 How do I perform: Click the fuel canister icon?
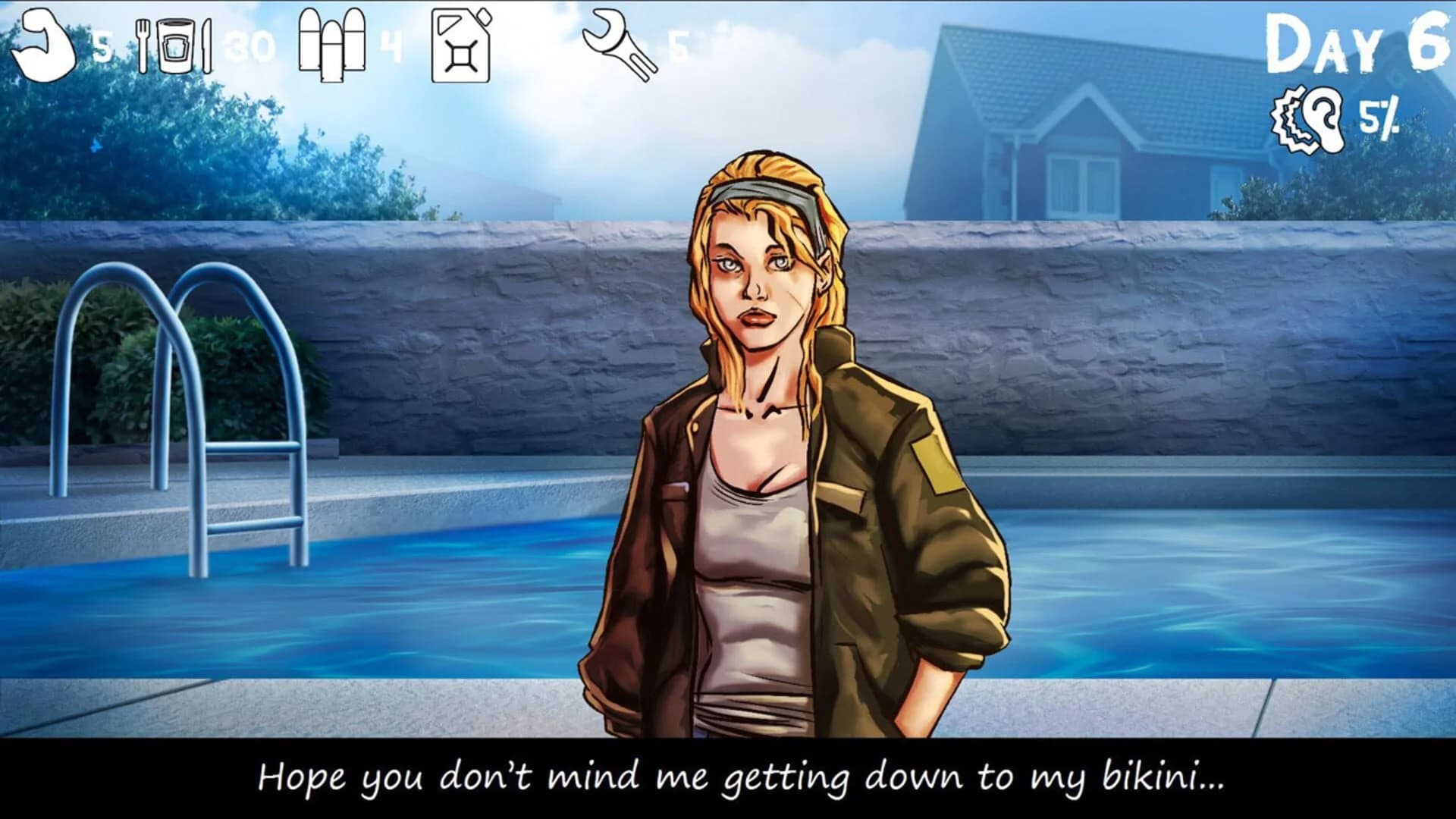[463, 45]
